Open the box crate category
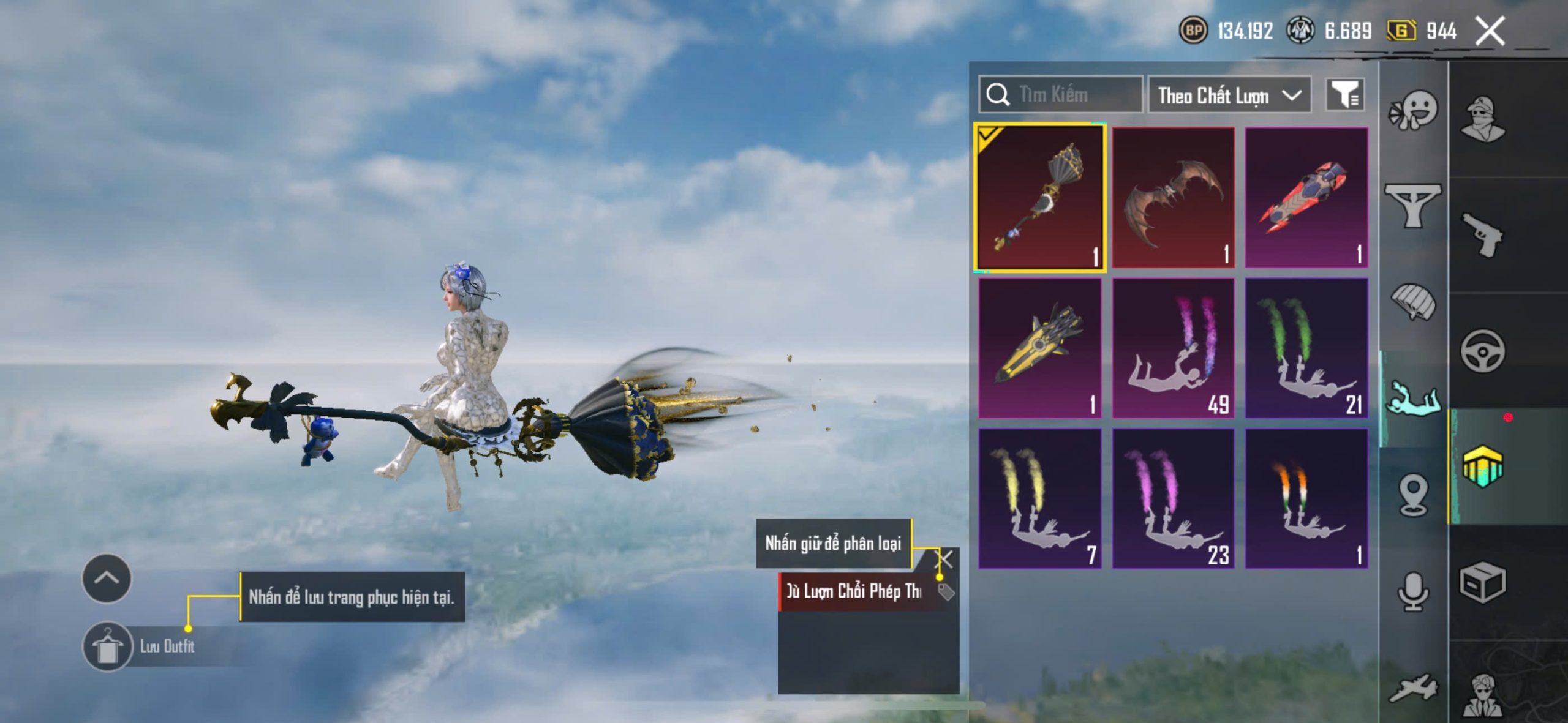Viewport: 1568px width, 723px height. (x=1482, y=583)
